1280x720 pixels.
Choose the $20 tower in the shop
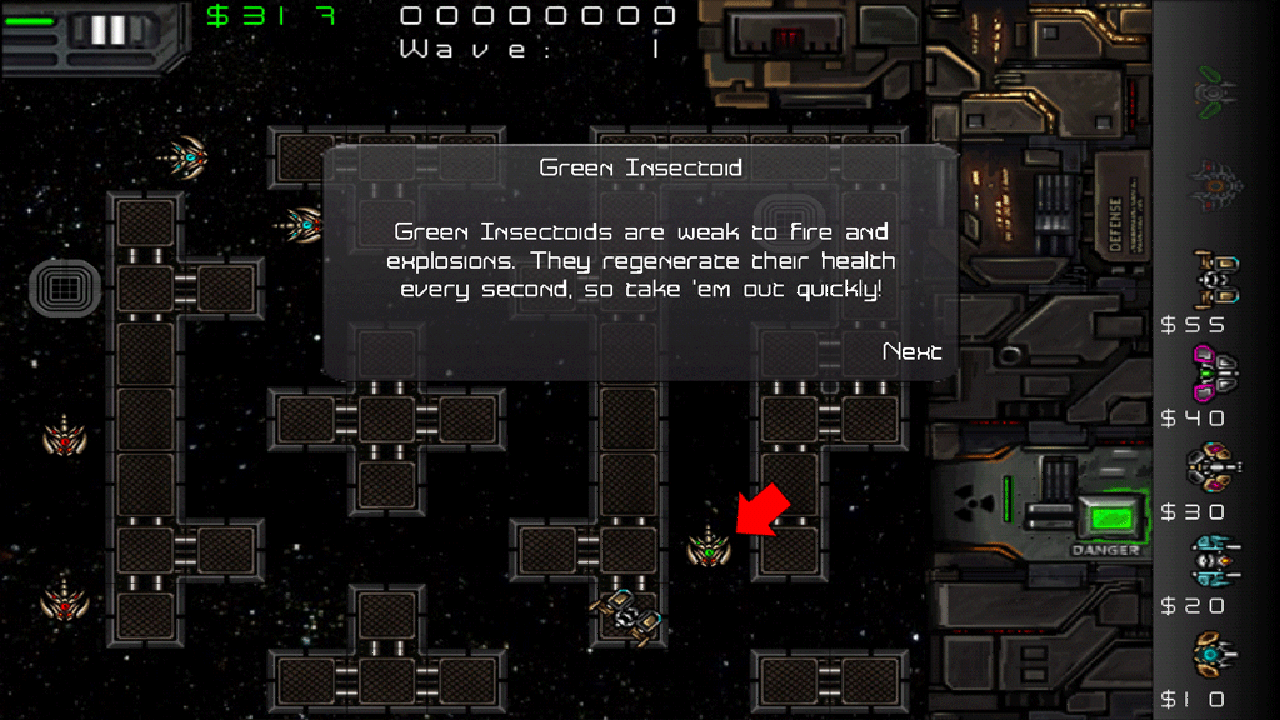point(1215,559)
